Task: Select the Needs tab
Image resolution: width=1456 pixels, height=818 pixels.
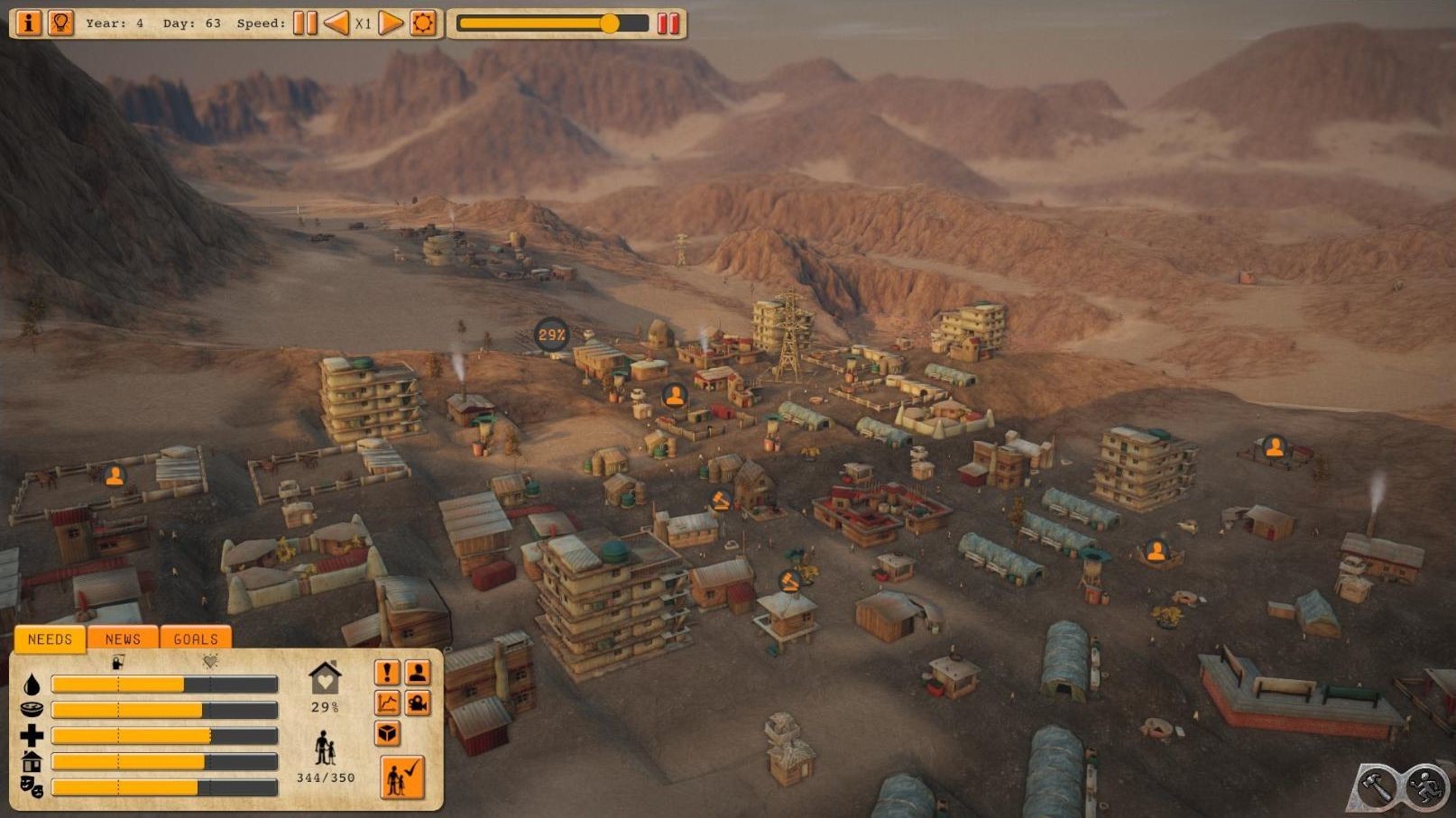Action: coord(50,639)
